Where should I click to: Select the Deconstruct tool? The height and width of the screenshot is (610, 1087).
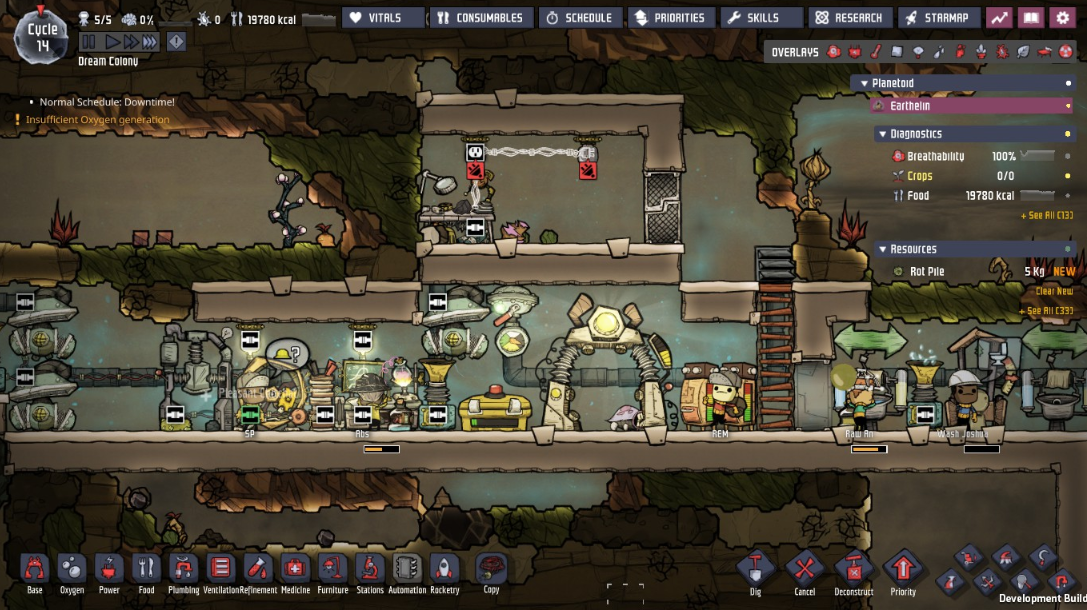coord(853,571)
